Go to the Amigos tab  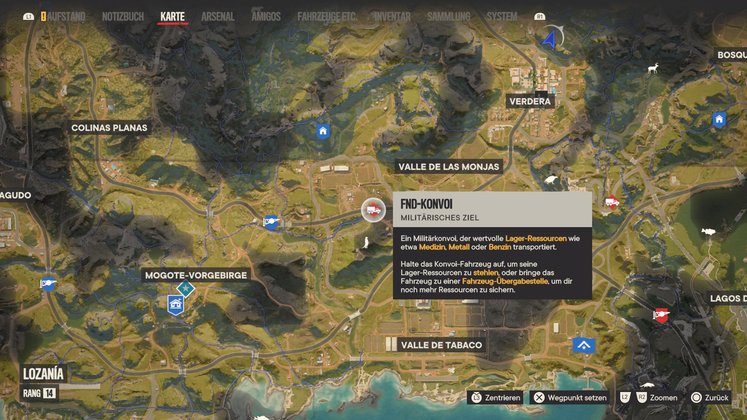(x=265, y=17)
